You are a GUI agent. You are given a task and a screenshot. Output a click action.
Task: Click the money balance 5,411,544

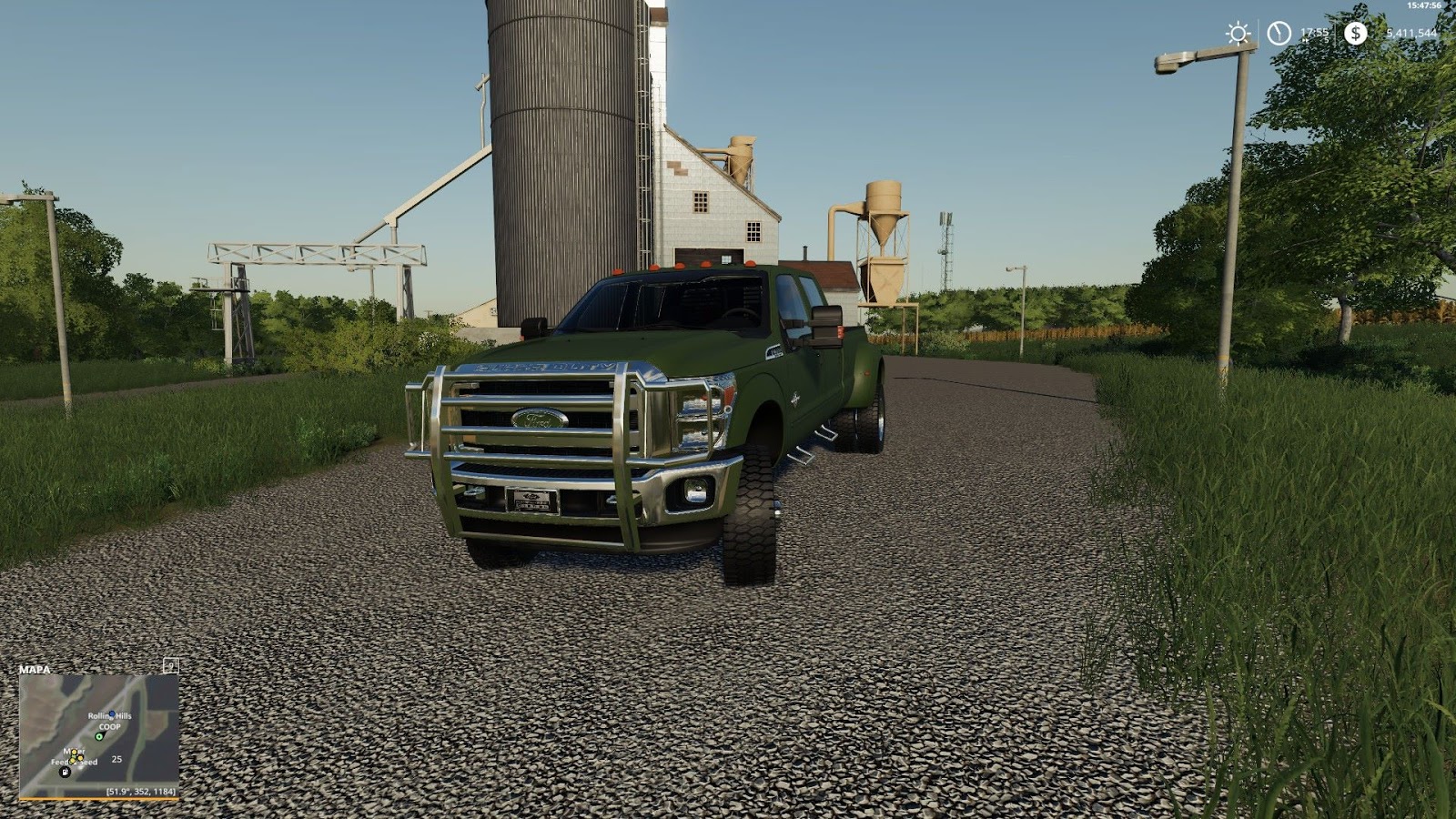tap(1413, 33)
